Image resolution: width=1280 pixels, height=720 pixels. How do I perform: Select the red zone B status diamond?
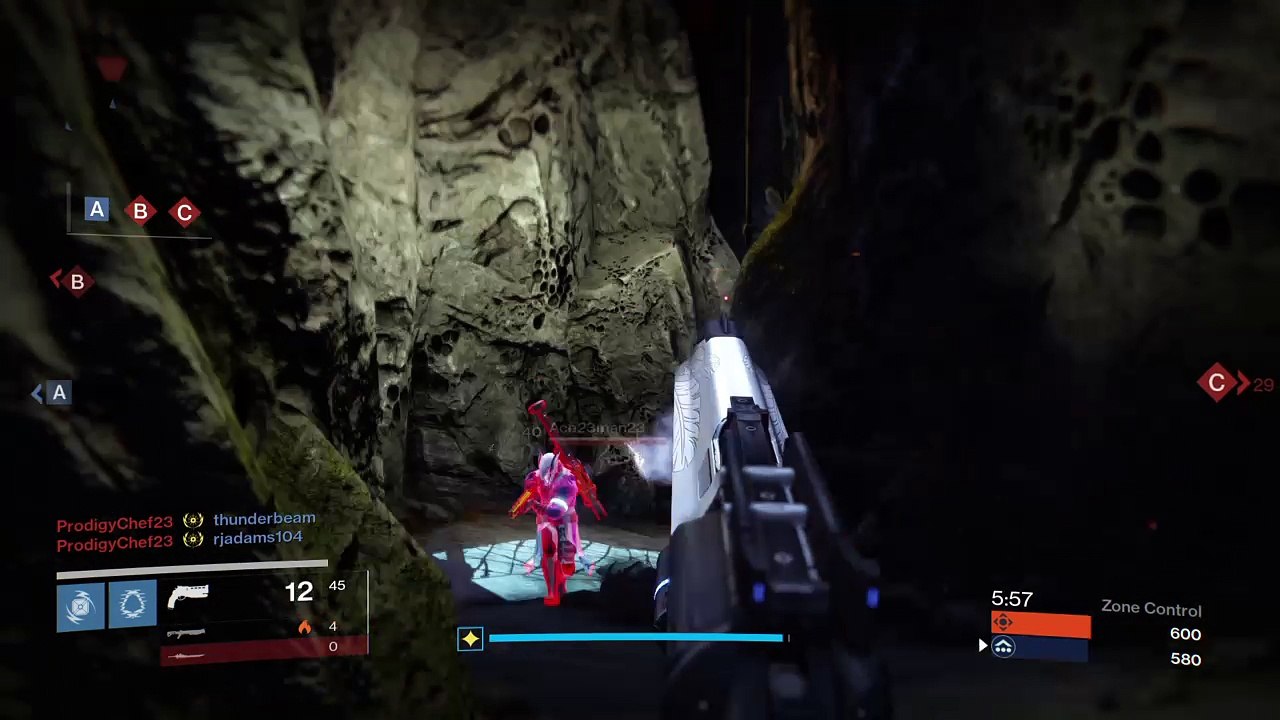140,211
